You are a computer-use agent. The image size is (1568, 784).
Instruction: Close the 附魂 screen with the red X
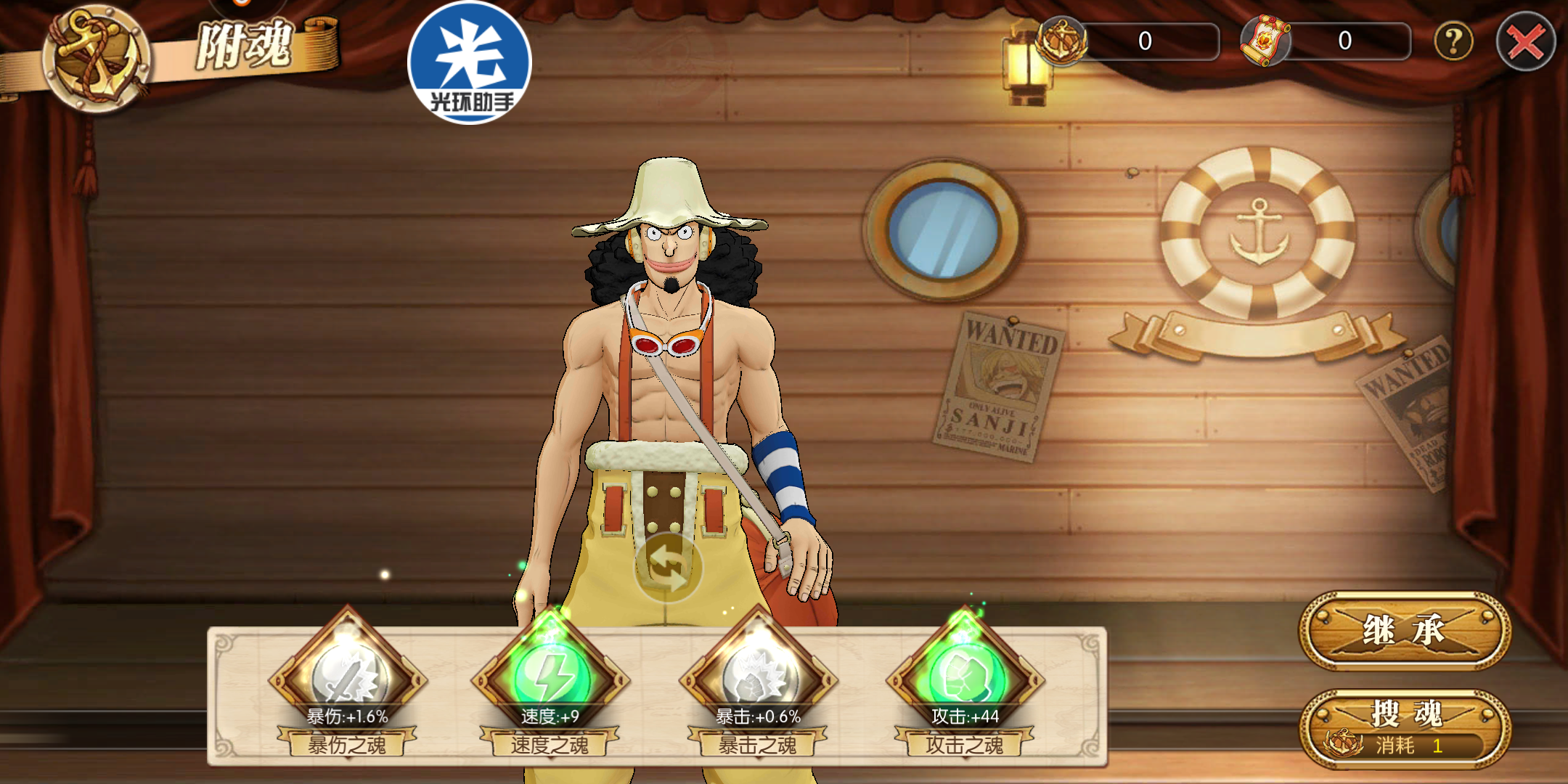1525,42
